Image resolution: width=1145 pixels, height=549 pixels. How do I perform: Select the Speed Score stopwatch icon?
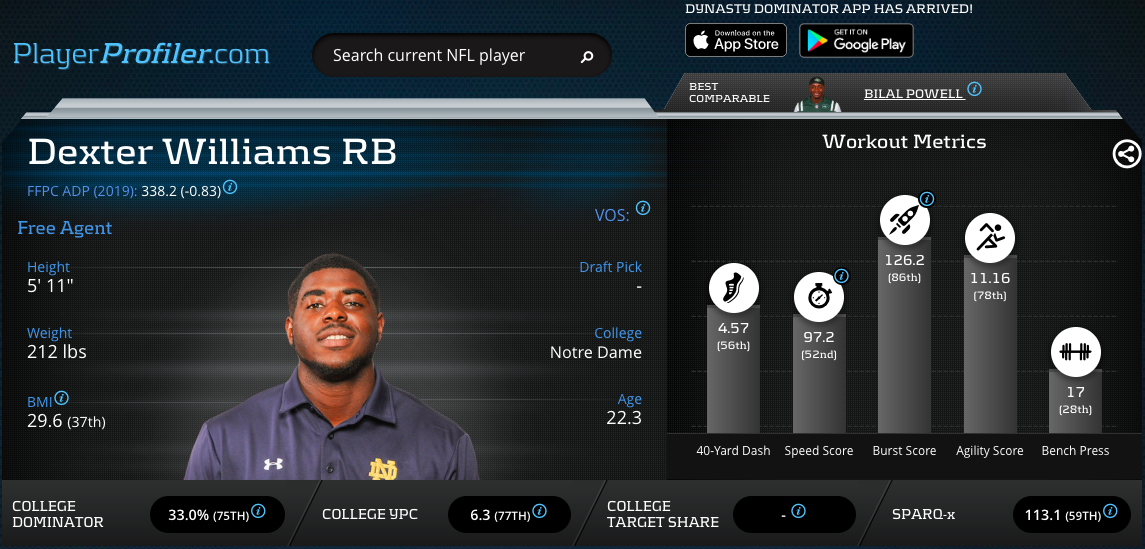tap(819, 297)
